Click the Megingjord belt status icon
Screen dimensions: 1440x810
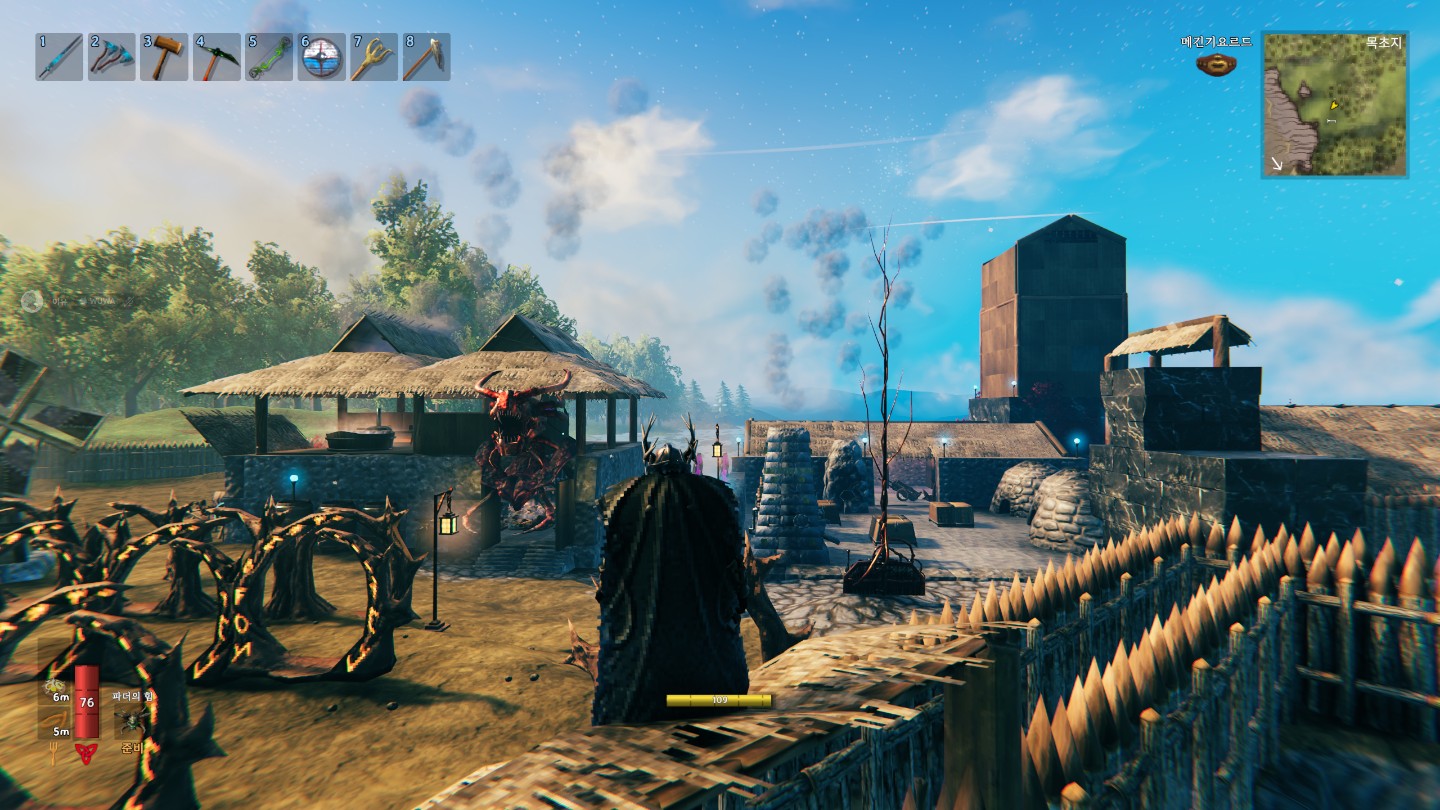tap(1216, 64)
